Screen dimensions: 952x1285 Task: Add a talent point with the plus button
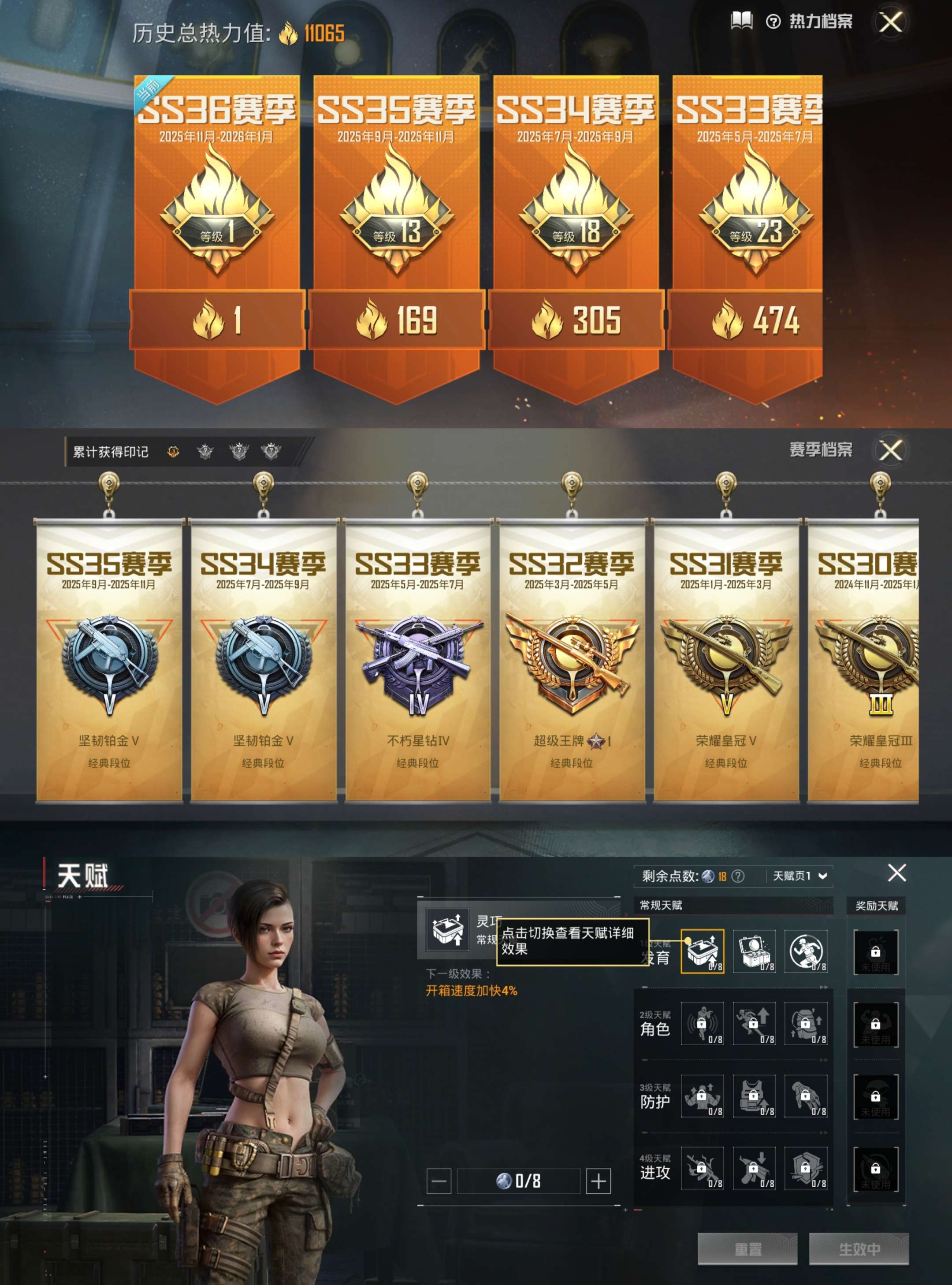point(598,1181)
